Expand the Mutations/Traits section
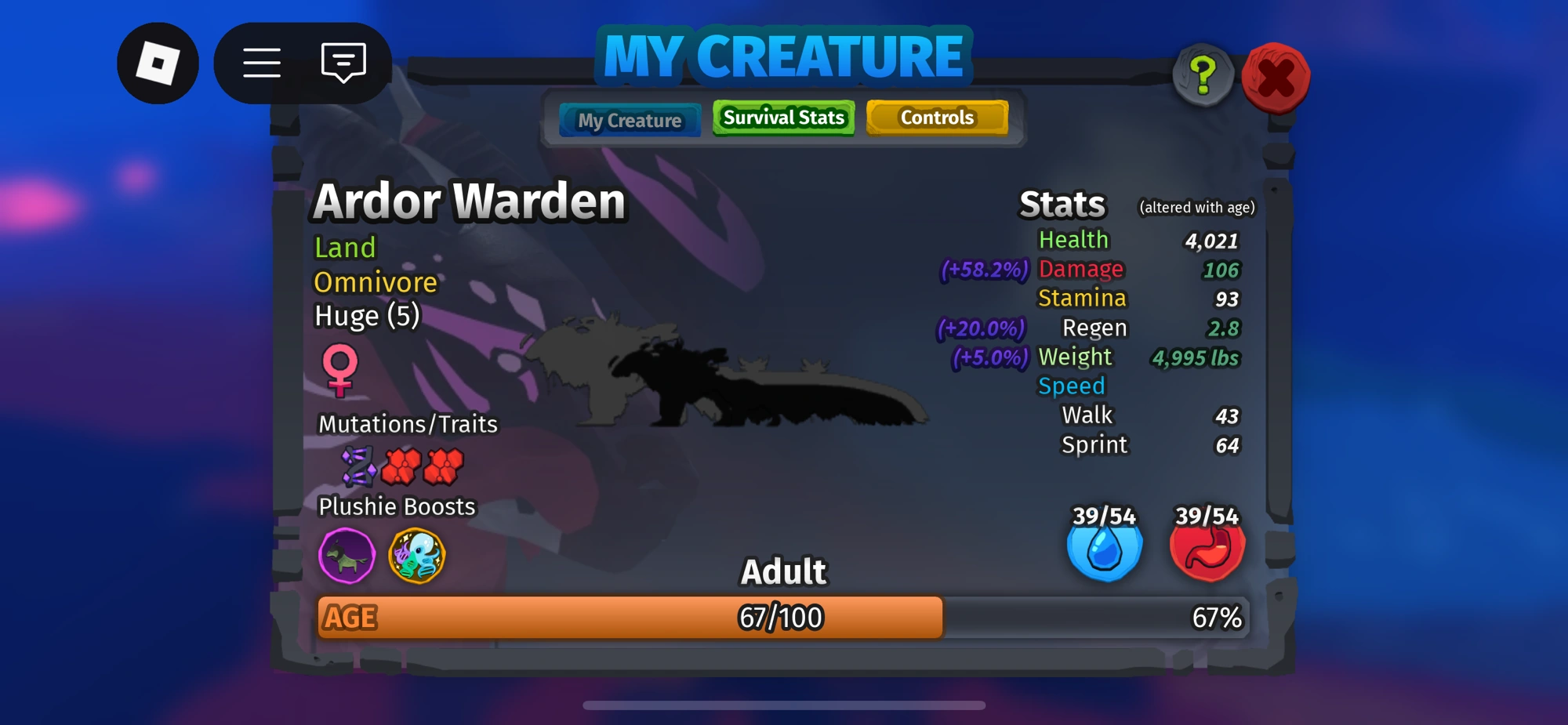 408,424
